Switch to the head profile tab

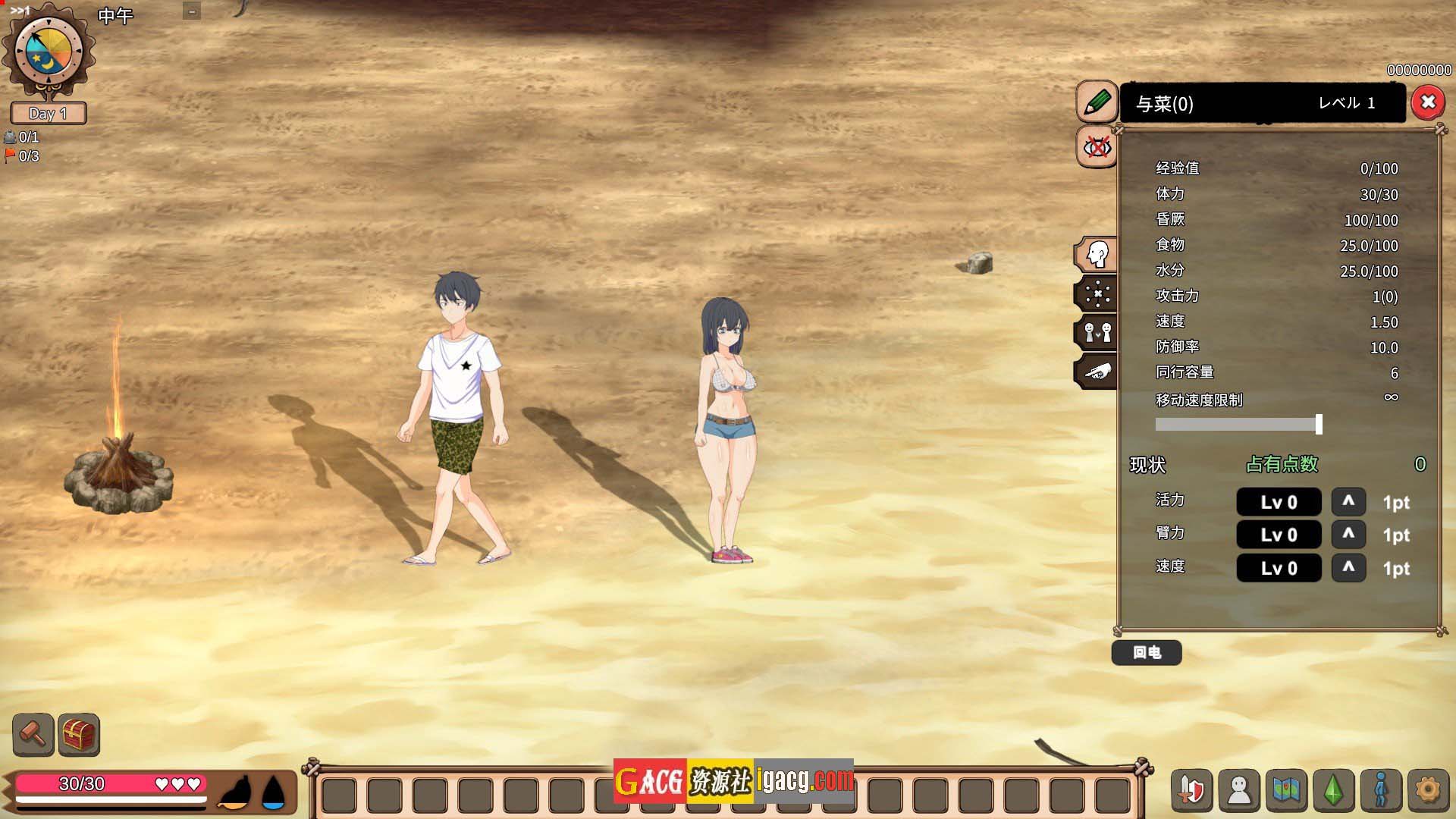1097,255
